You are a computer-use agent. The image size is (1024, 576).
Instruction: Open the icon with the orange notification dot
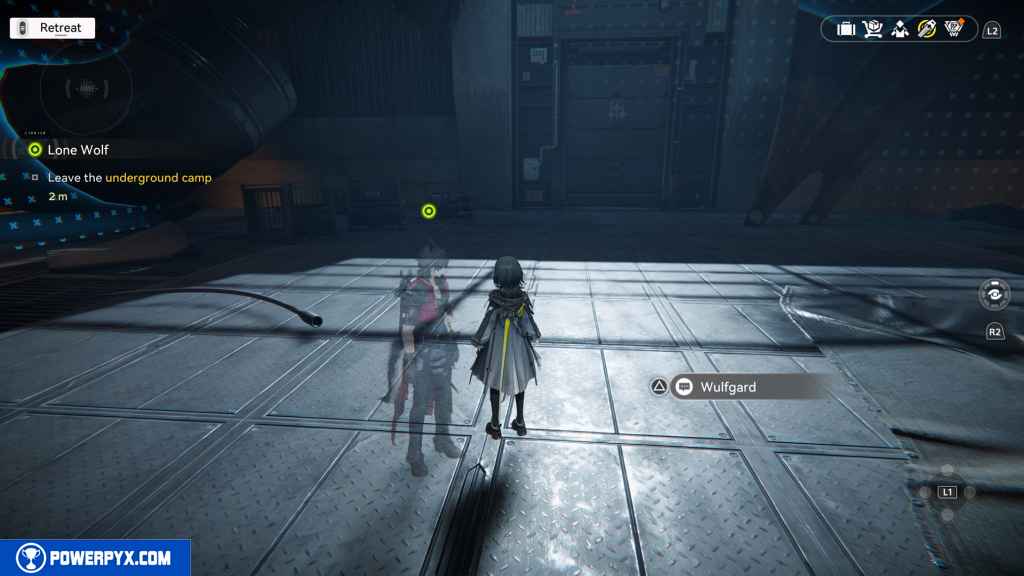tap(955, 29)
